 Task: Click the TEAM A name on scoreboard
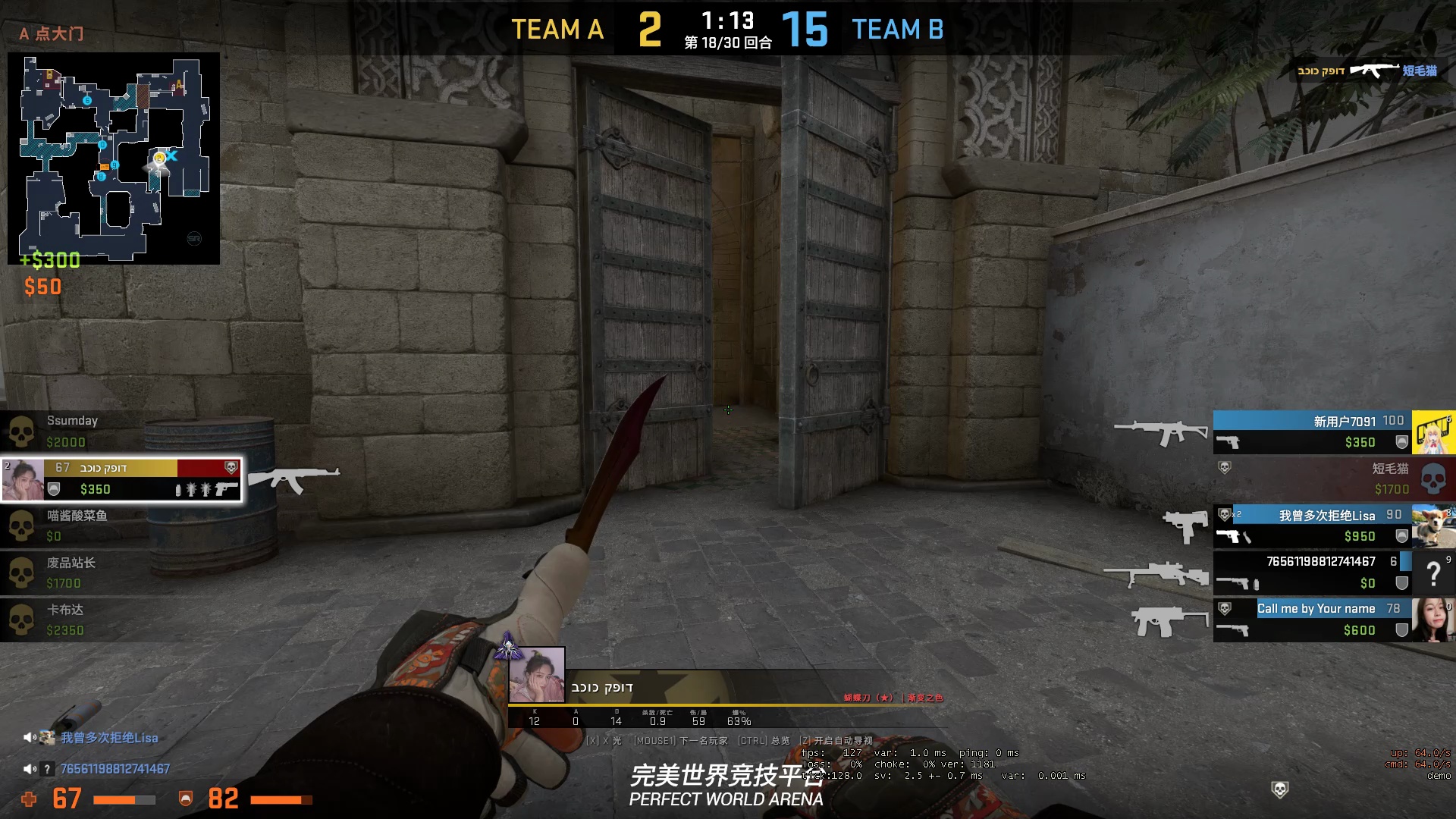(x=557, y=30)
